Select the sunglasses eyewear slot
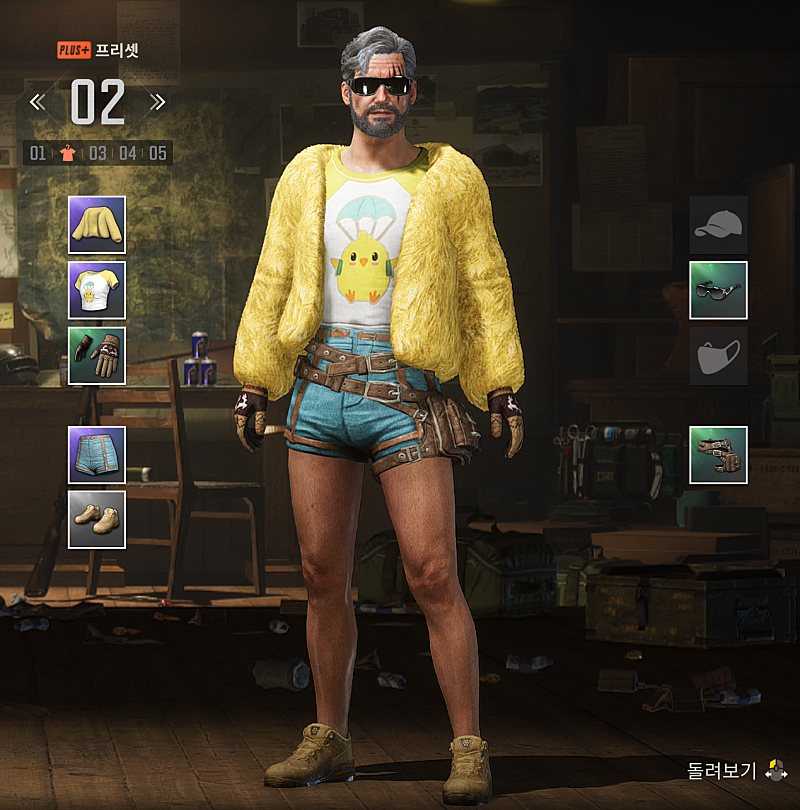The height and width of the screenshot is (810, 800). click(x=718, y=290)
